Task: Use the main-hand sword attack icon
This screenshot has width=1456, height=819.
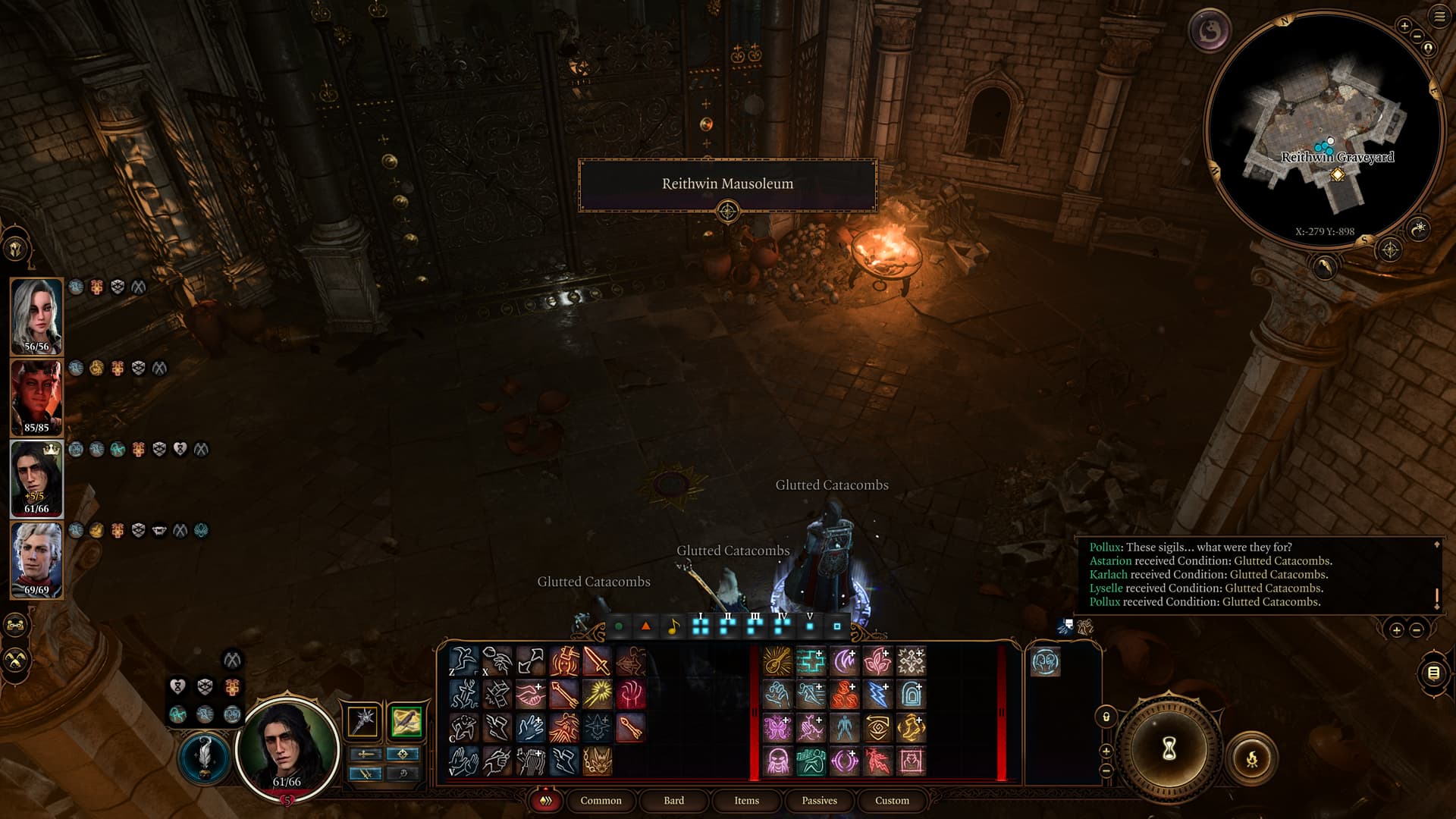Action: pyautogui.click(x=597, y=661)
